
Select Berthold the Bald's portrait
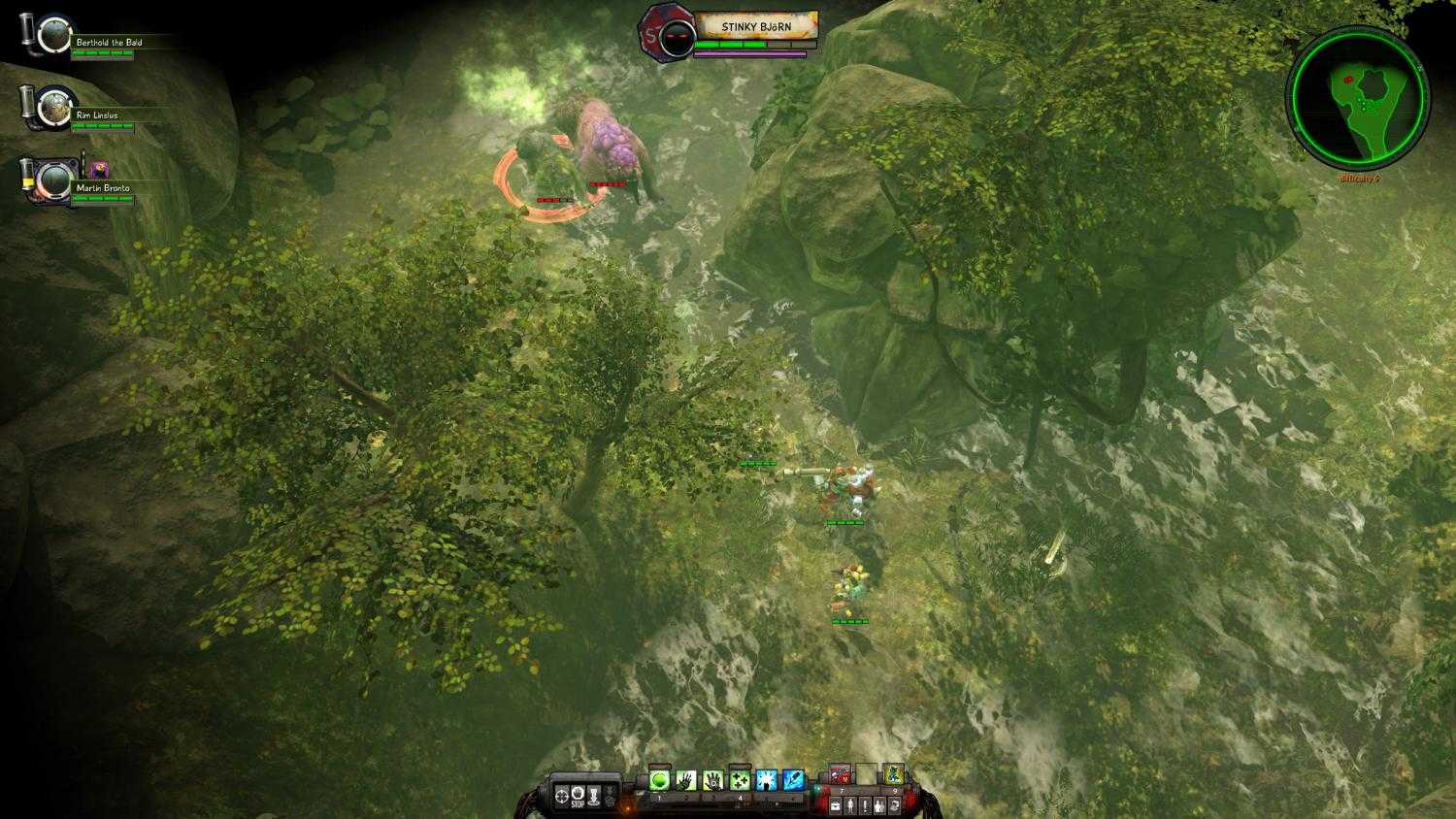[54, 33]
